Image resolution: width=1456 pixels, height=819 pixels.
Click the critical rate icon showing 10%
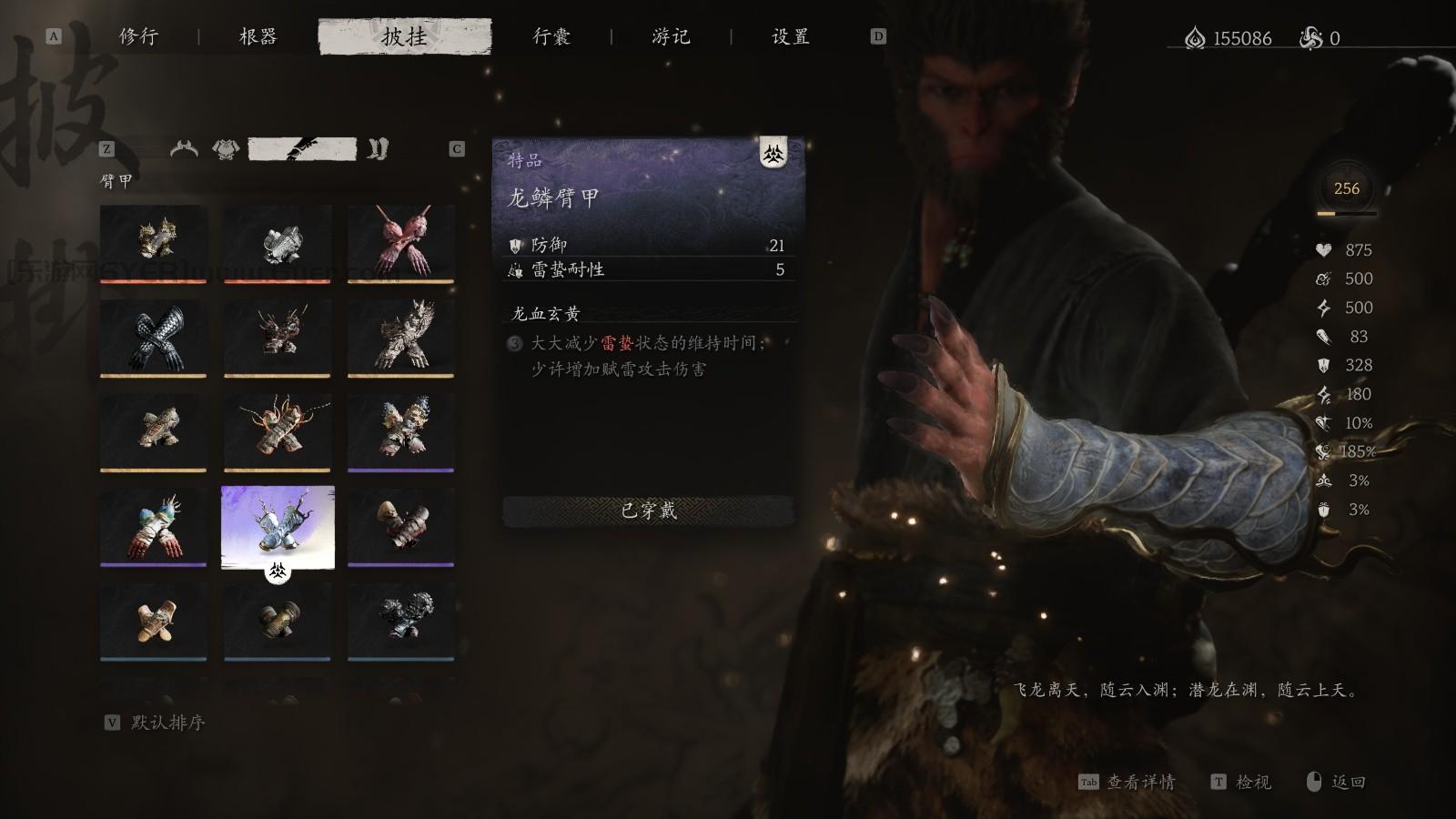coord(1323,422)
